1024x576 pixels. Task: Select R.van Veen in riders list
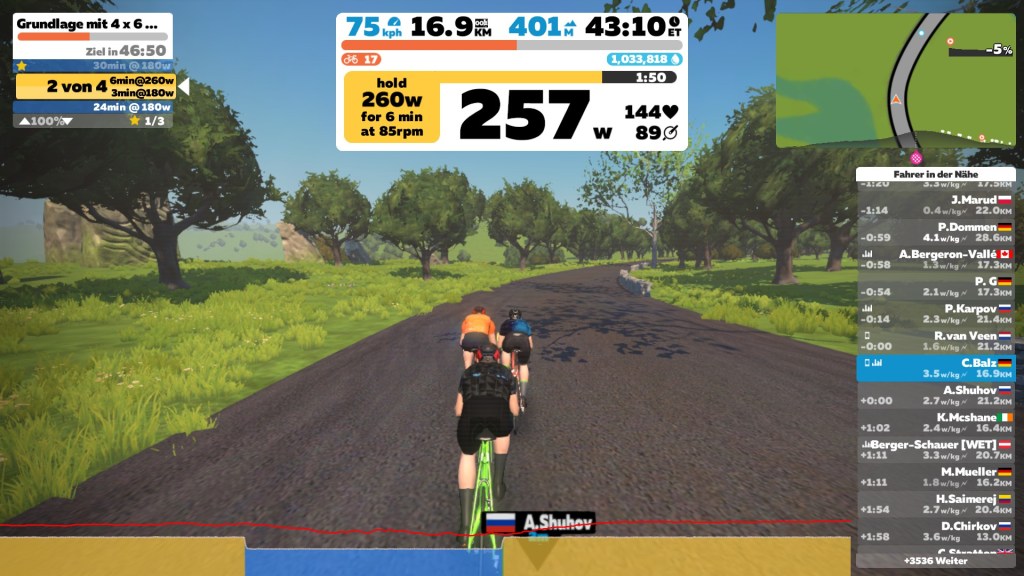click(935, 341)
